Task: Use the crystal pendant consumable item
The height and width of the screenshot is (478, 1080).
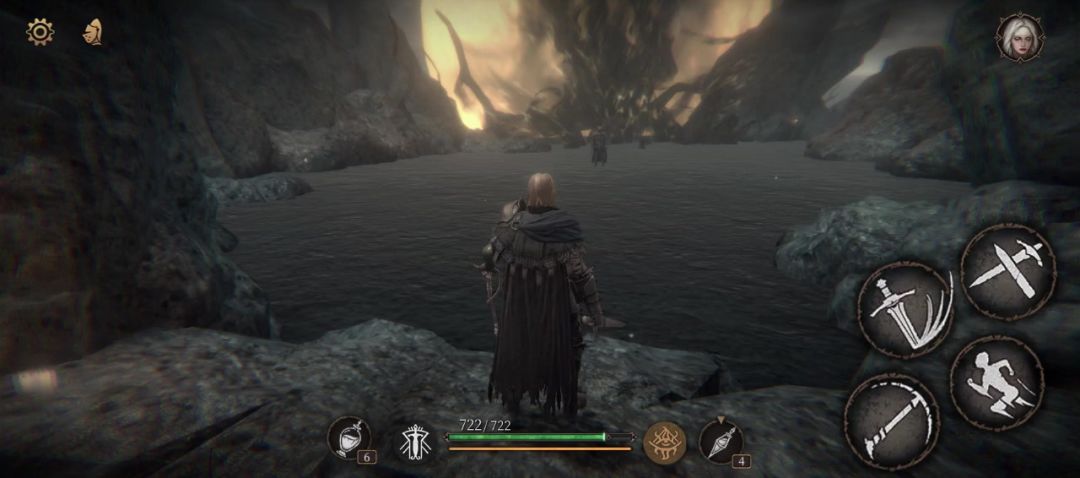Action: click(720, 440)
